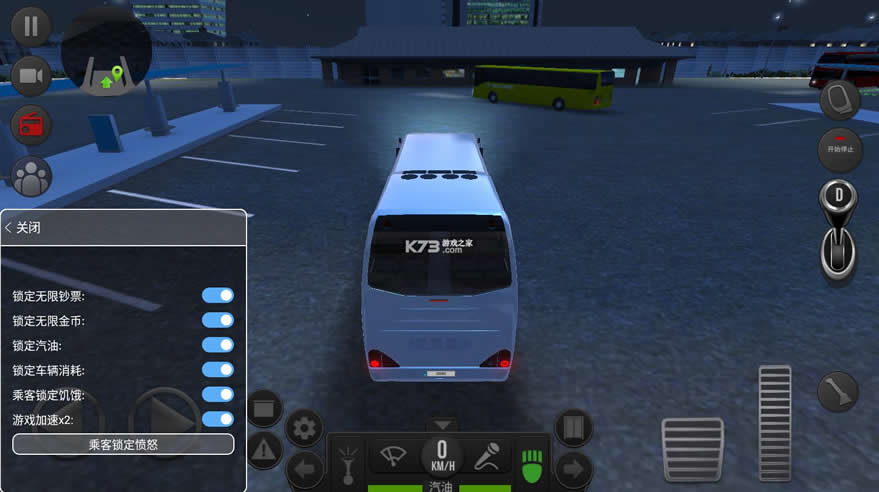Toggle 游戏加速x2 switch
This screenshot has height=492, width=879.
(218, 419)
